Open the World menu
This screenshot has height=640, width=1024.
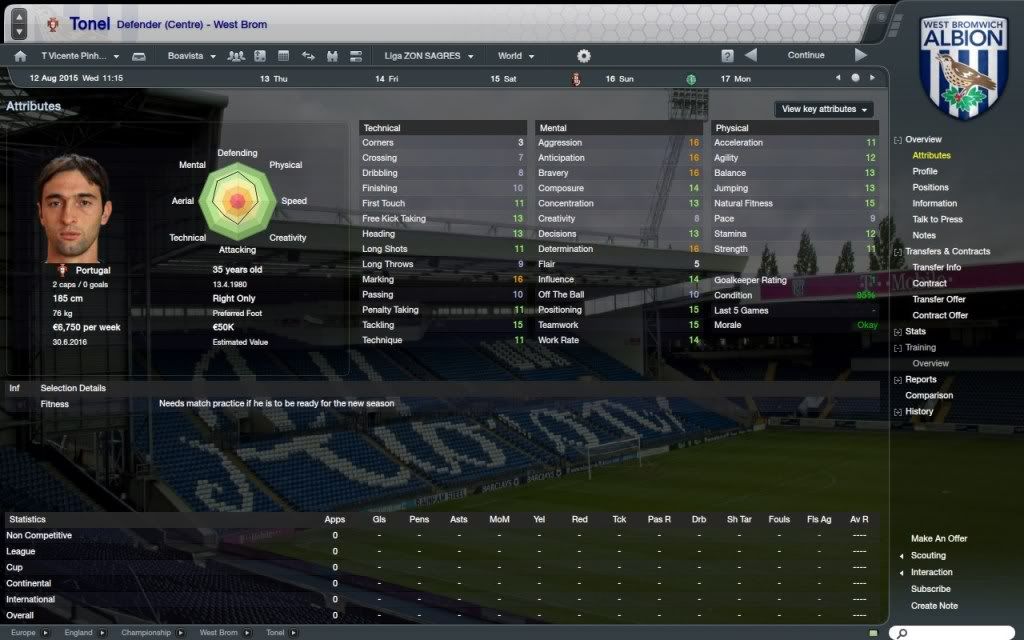515,56
